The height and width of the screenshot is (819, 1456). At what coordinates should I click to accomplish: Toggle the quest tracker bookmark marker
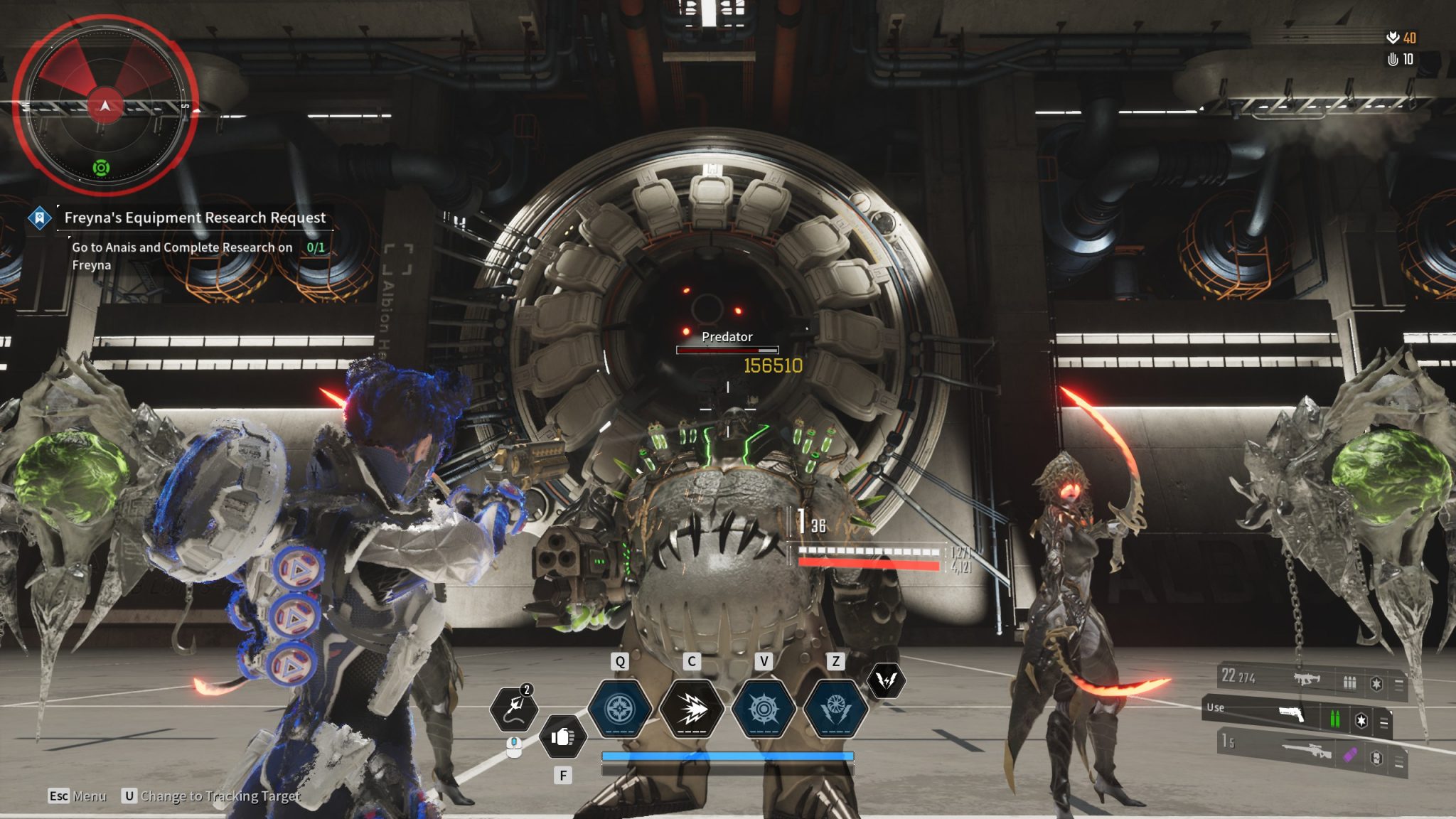point(41,218)
